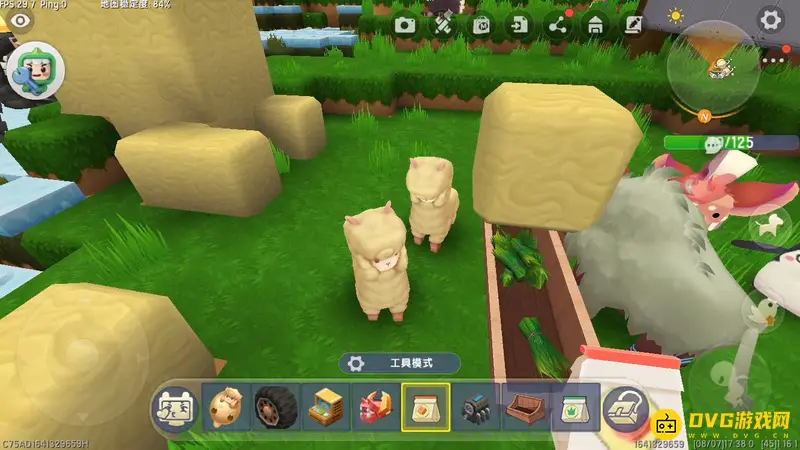Tap the green avatar key icon
800x450 pixels.
coord(36,73)
